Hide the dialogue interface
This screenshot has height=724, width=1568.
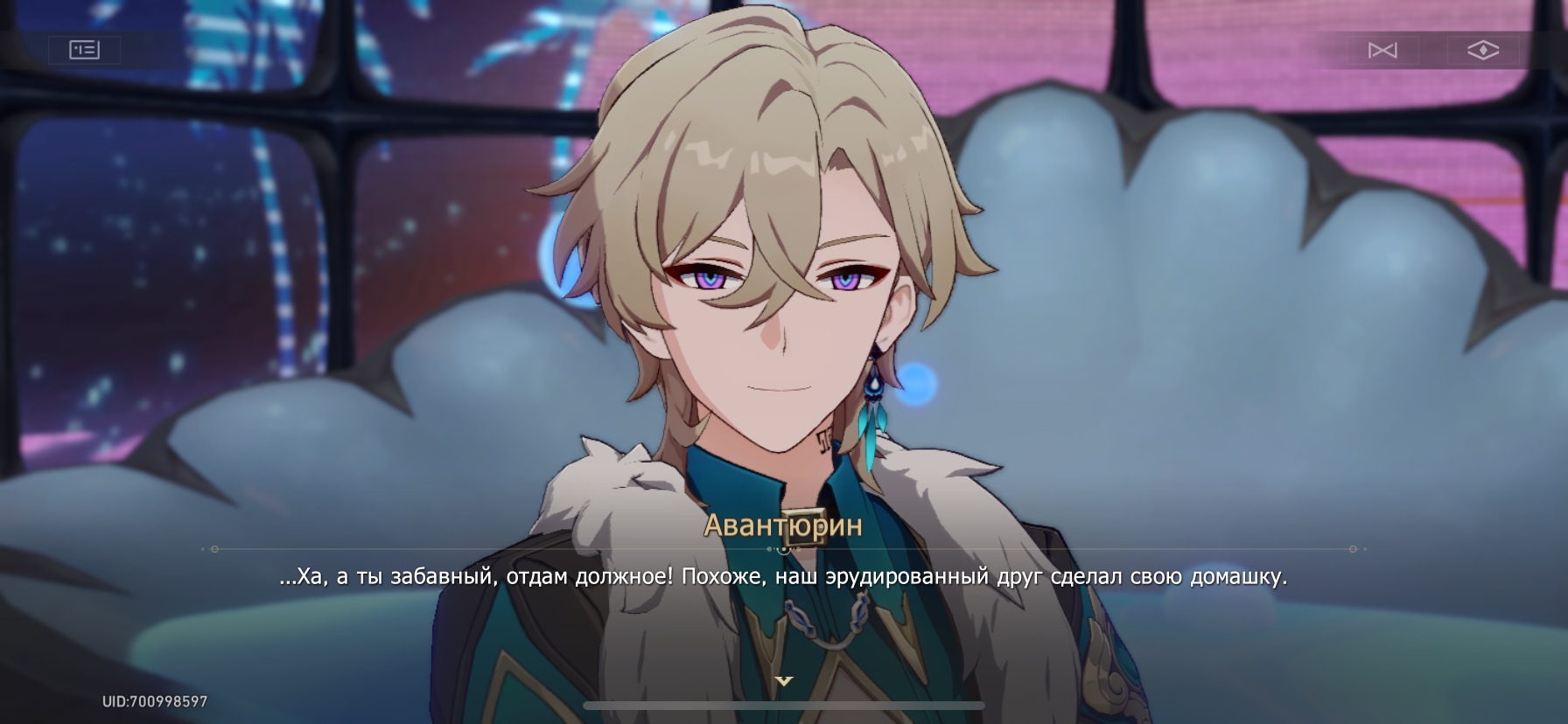click(x=1482, y=51)
